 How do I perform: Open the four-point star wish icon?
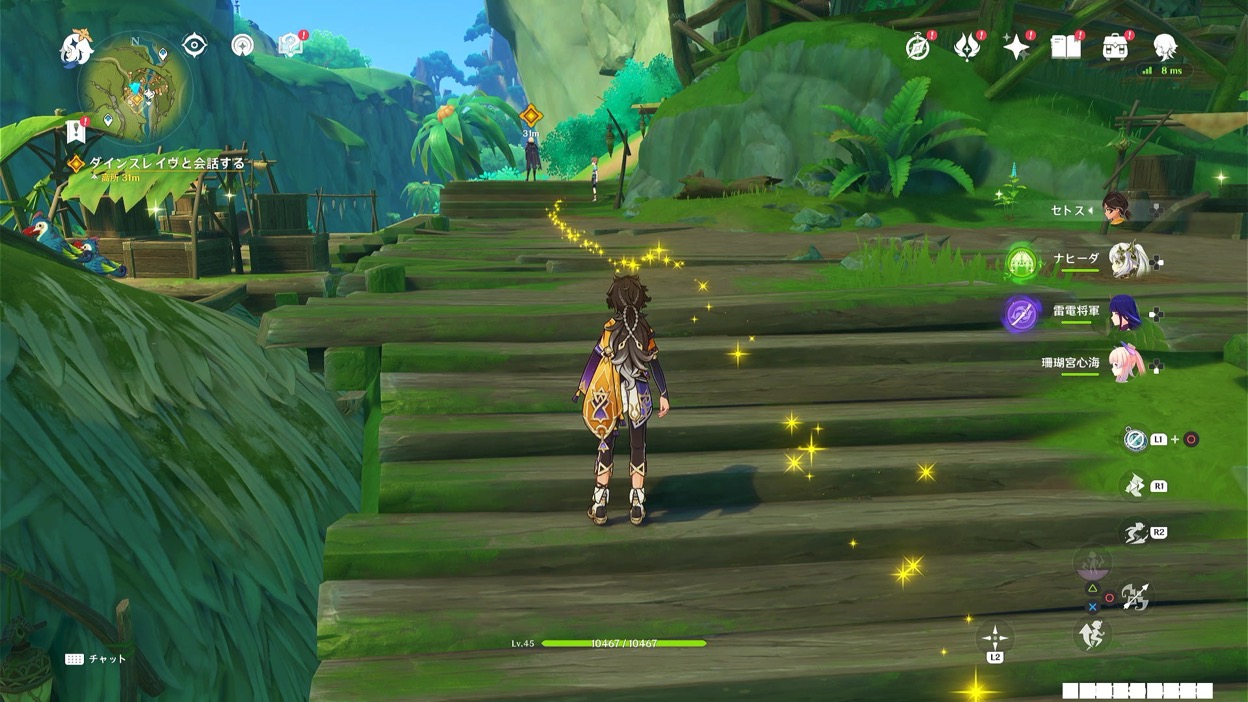click(1017, 47)
